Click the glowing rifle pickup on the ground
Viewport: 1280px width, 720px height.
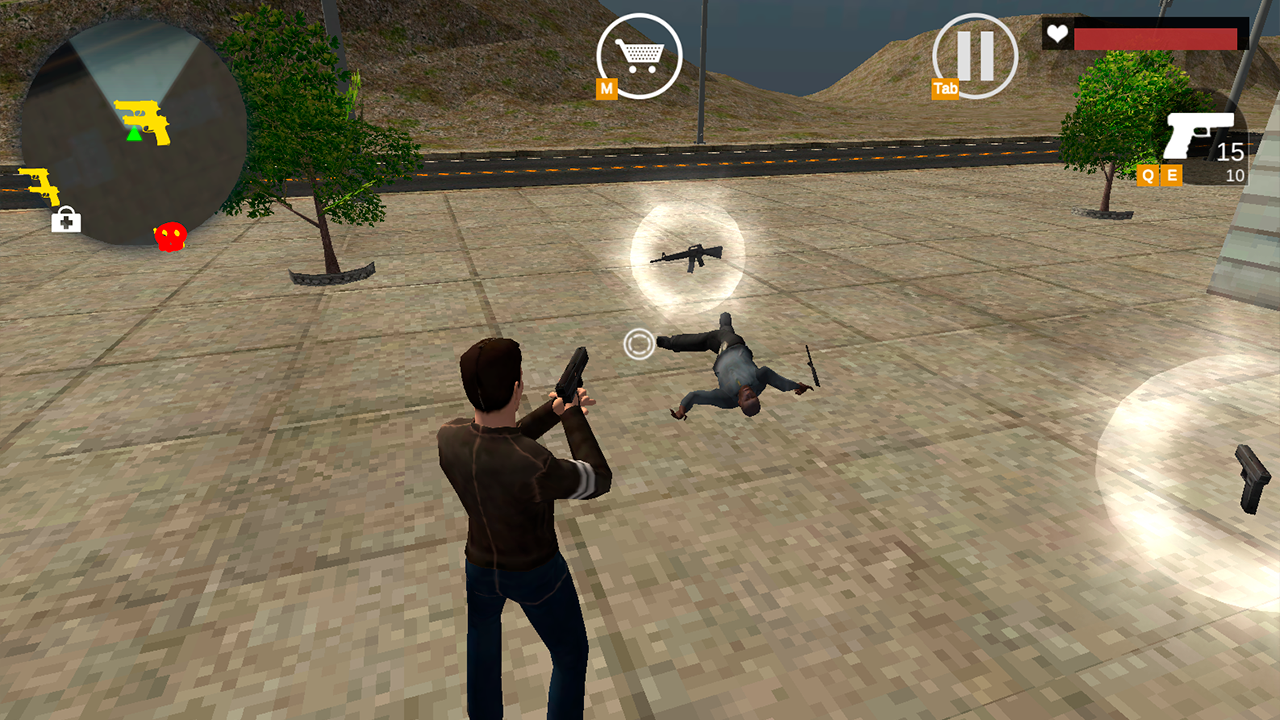[687, 257]
